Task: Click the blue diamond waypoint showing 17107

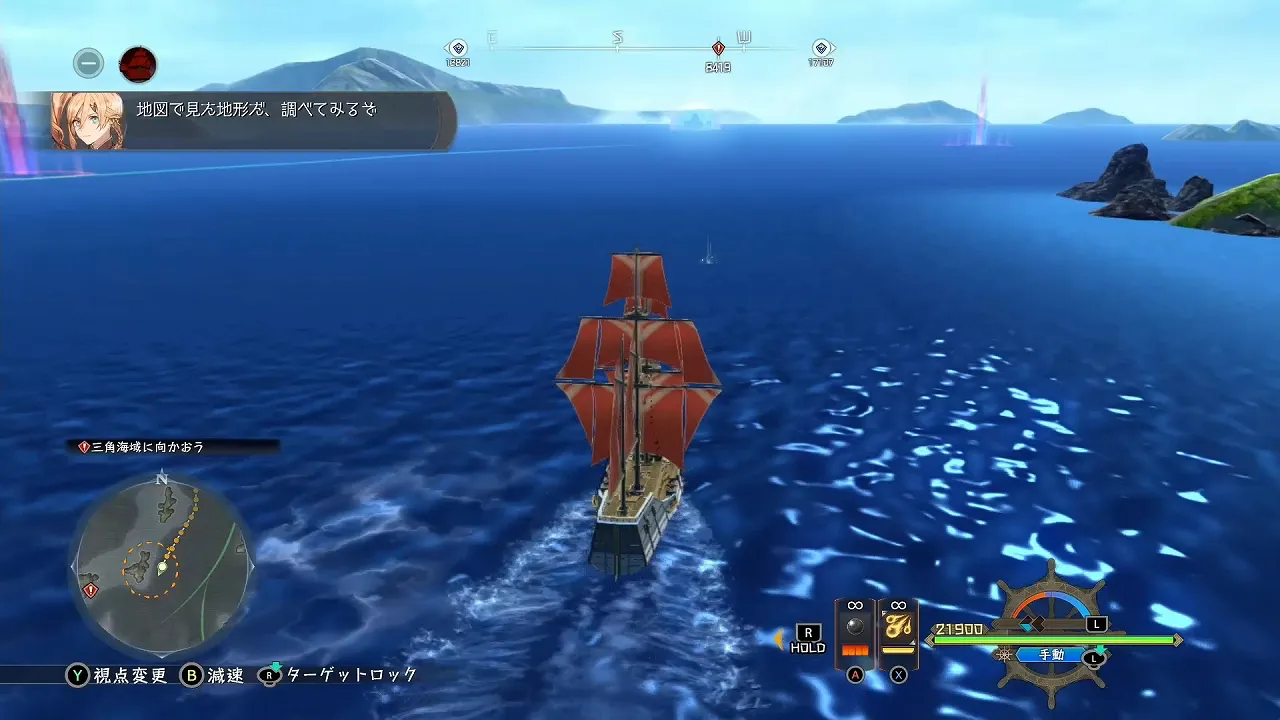Action: [x=822, y=46]
